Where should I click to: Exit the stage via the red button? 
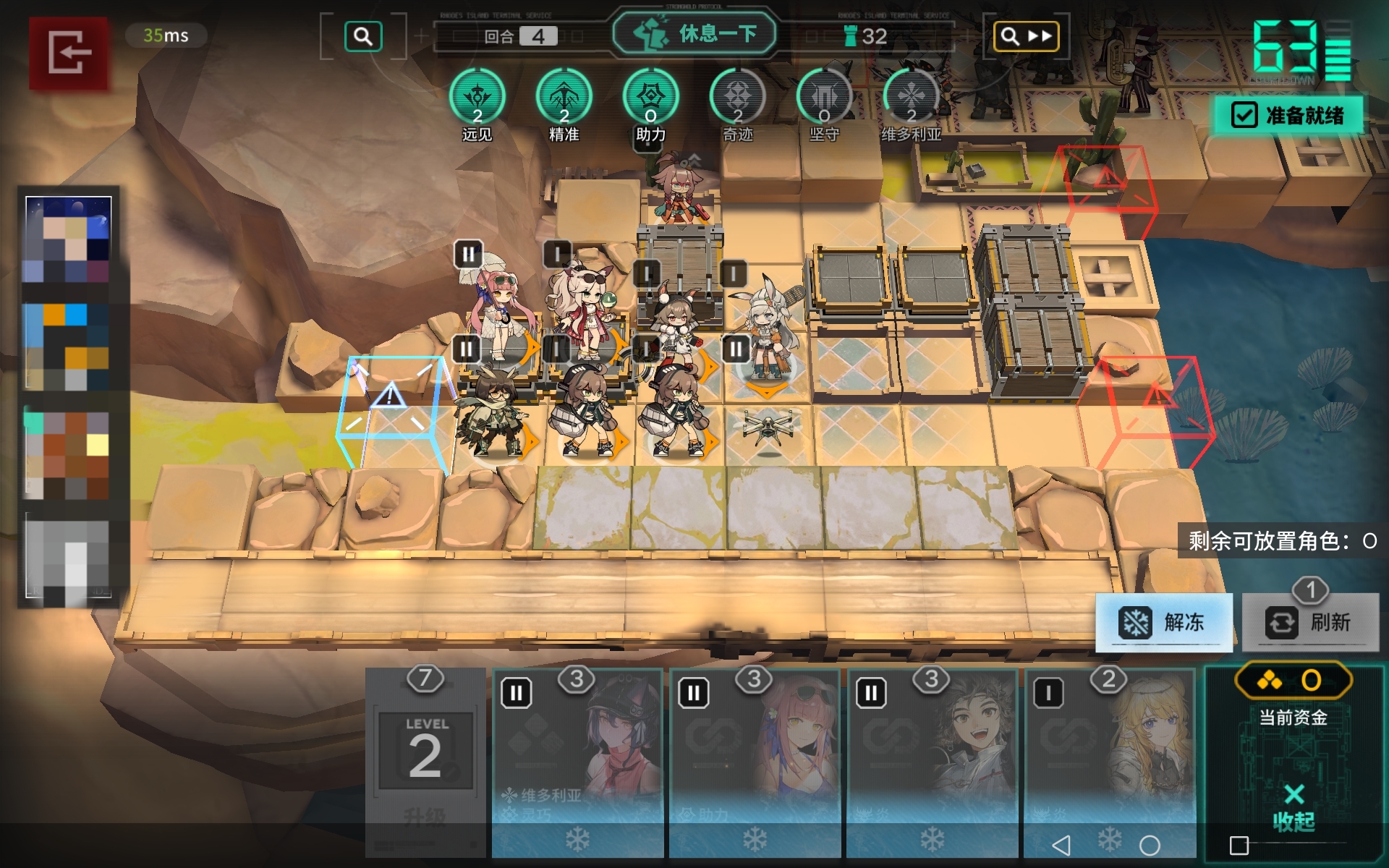[69, 53]
